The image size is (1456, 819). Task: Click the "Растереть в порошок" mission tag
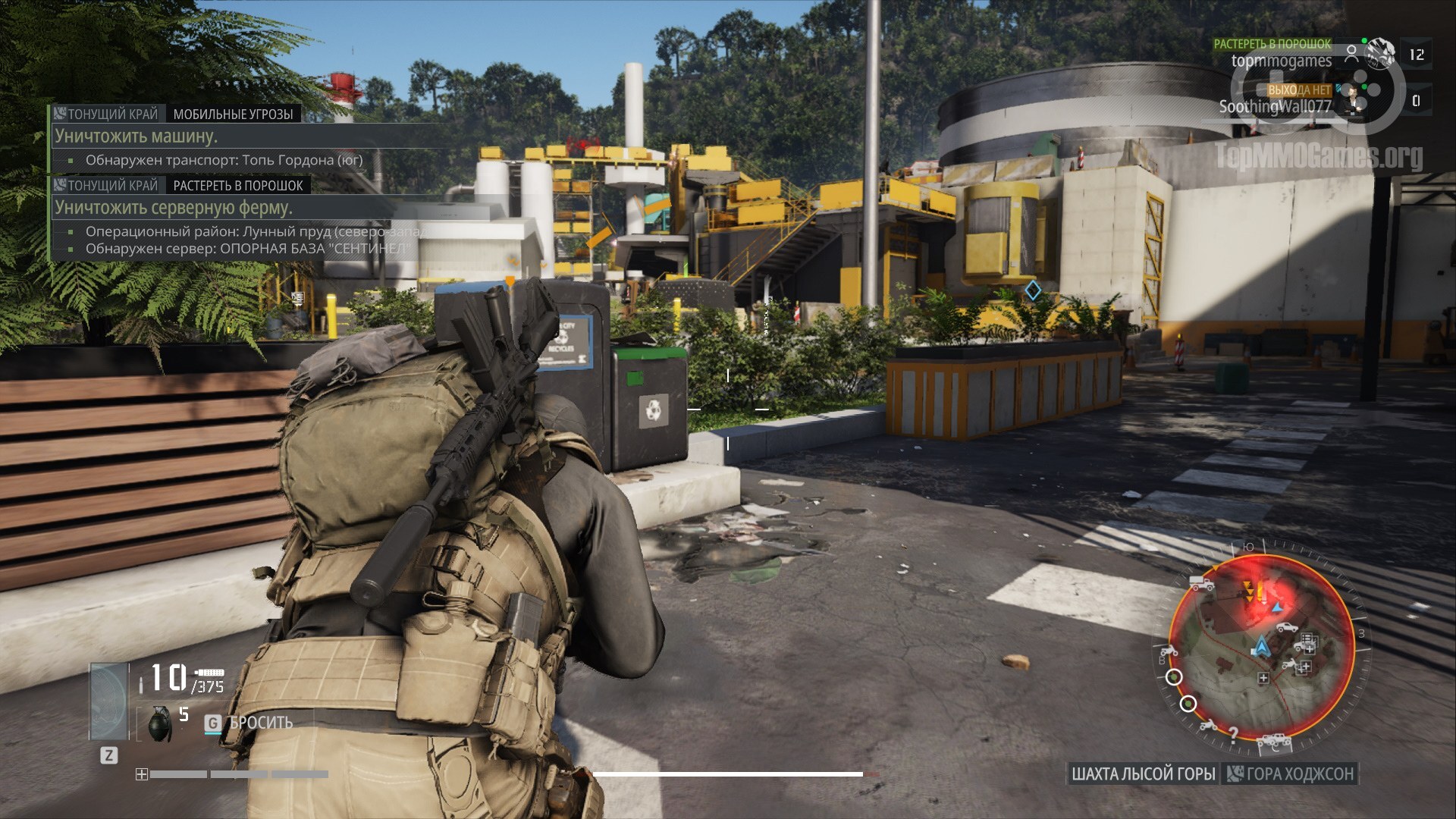[x=237, y=186]
